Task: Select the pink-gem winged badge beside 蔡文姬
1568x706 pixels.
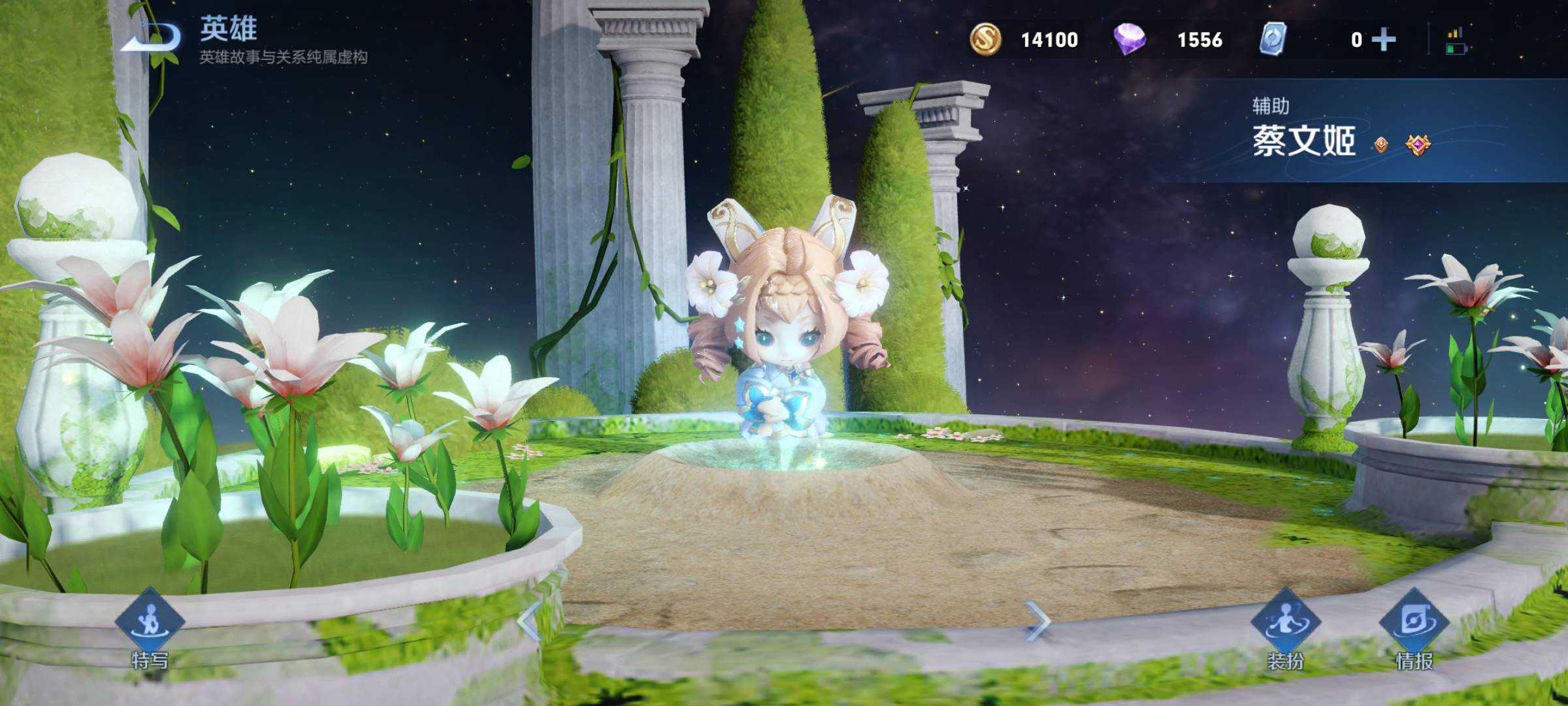Action: (x=1418, y=144)
